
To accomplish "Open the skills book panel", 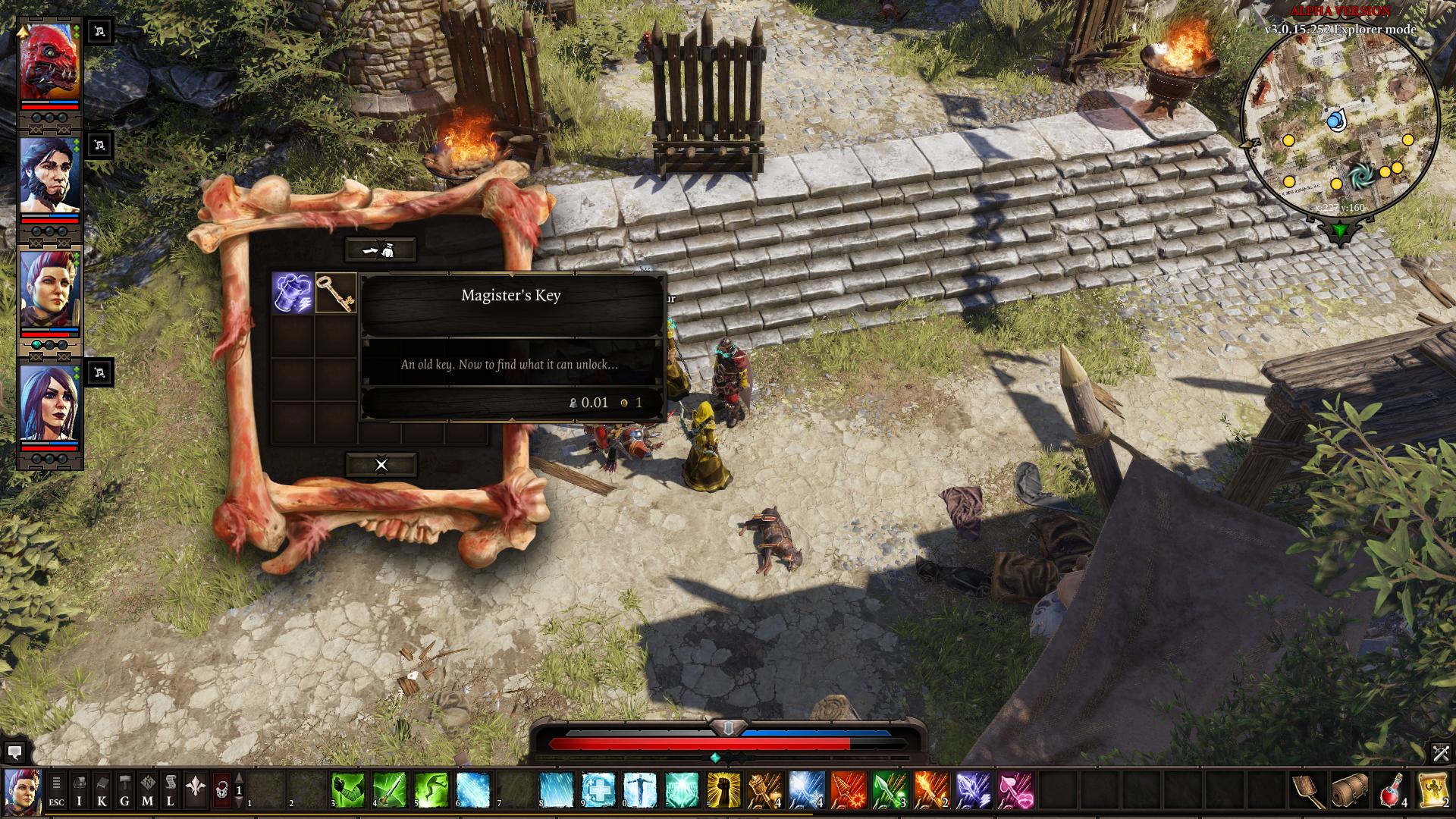I will tap(102, 791).
